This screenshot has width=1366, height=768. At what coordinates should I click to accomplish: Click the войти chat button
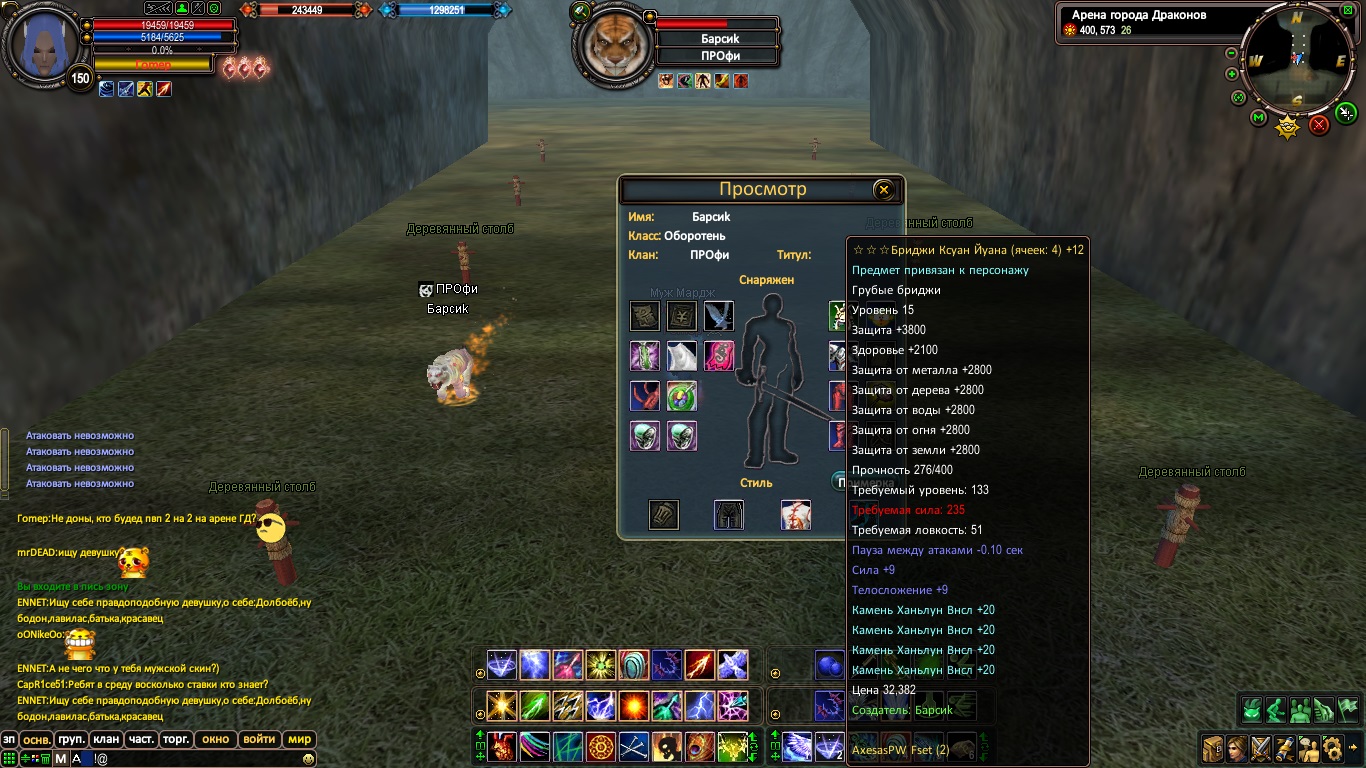coord(259,740)
